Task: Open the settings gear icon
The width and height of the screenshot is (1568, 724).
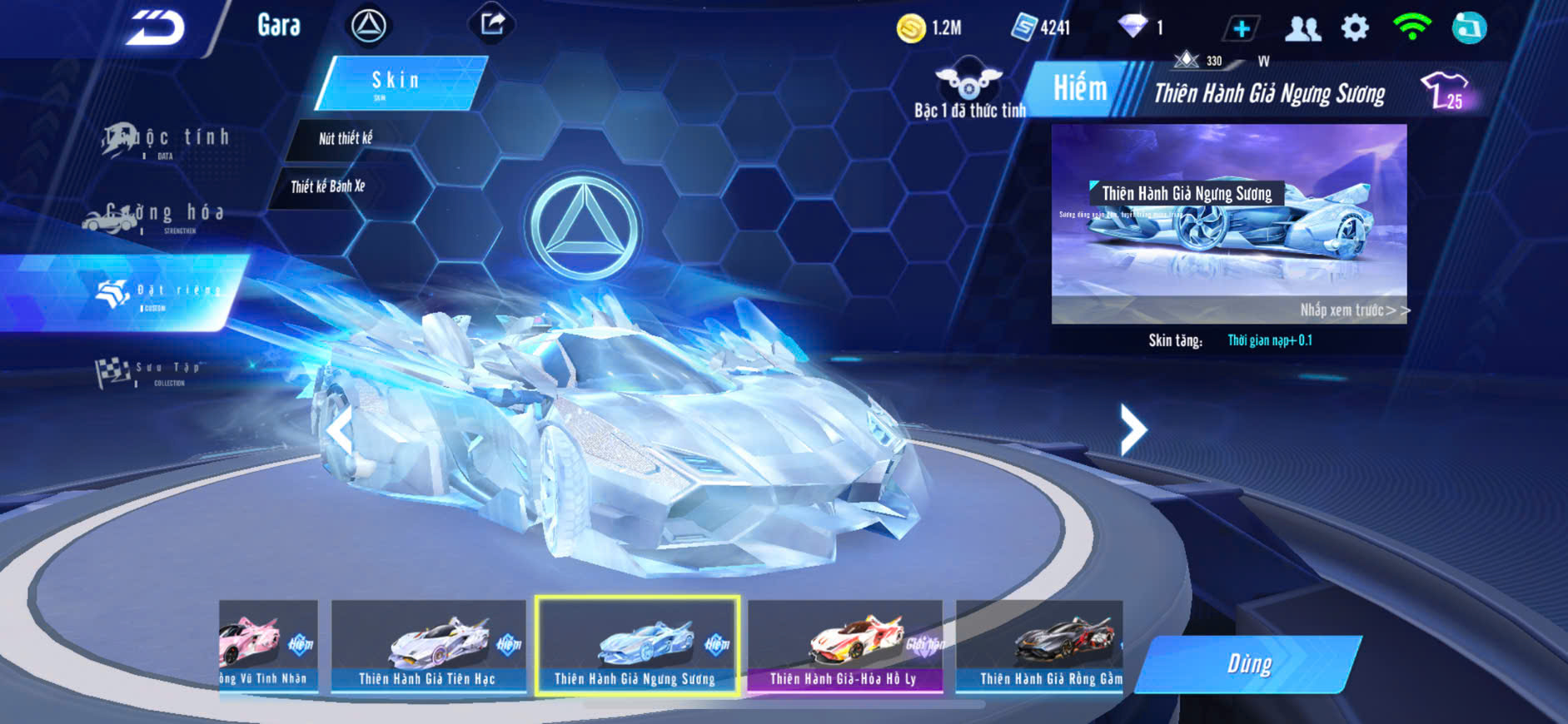Action: point(1355,28)
